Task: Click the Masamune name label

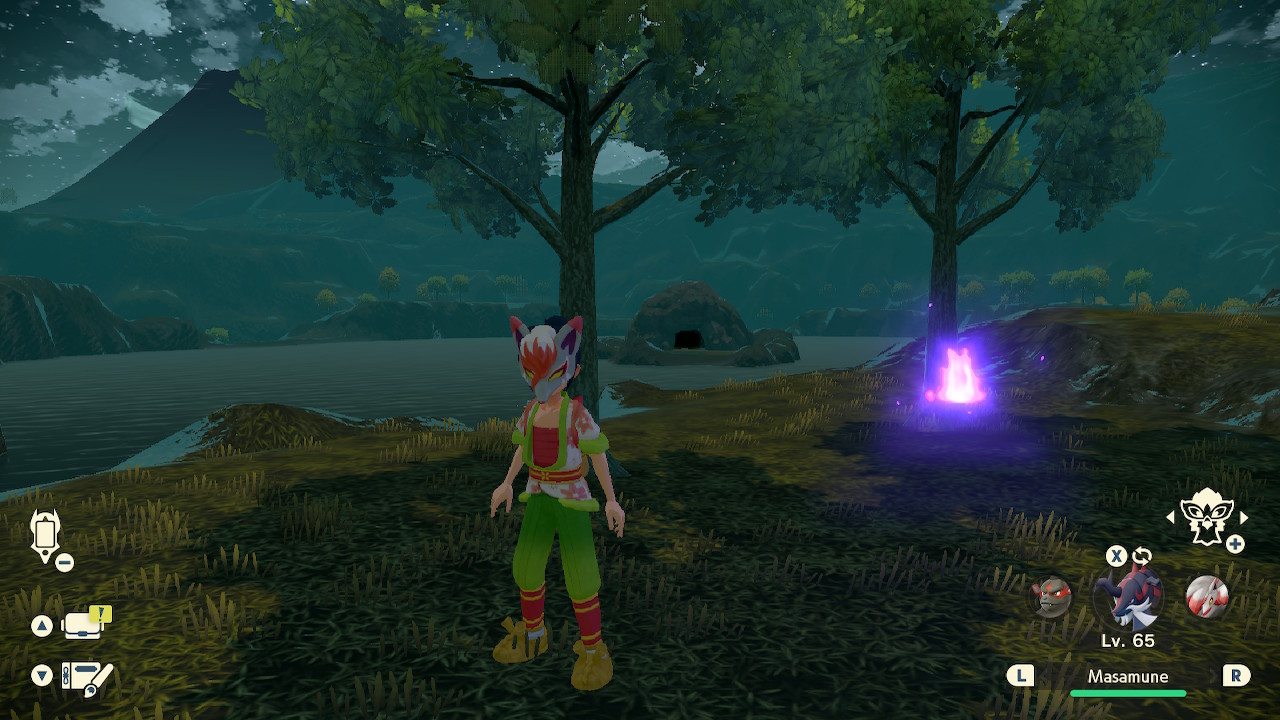Action: pyautogui.click(x=1128, y=677)
